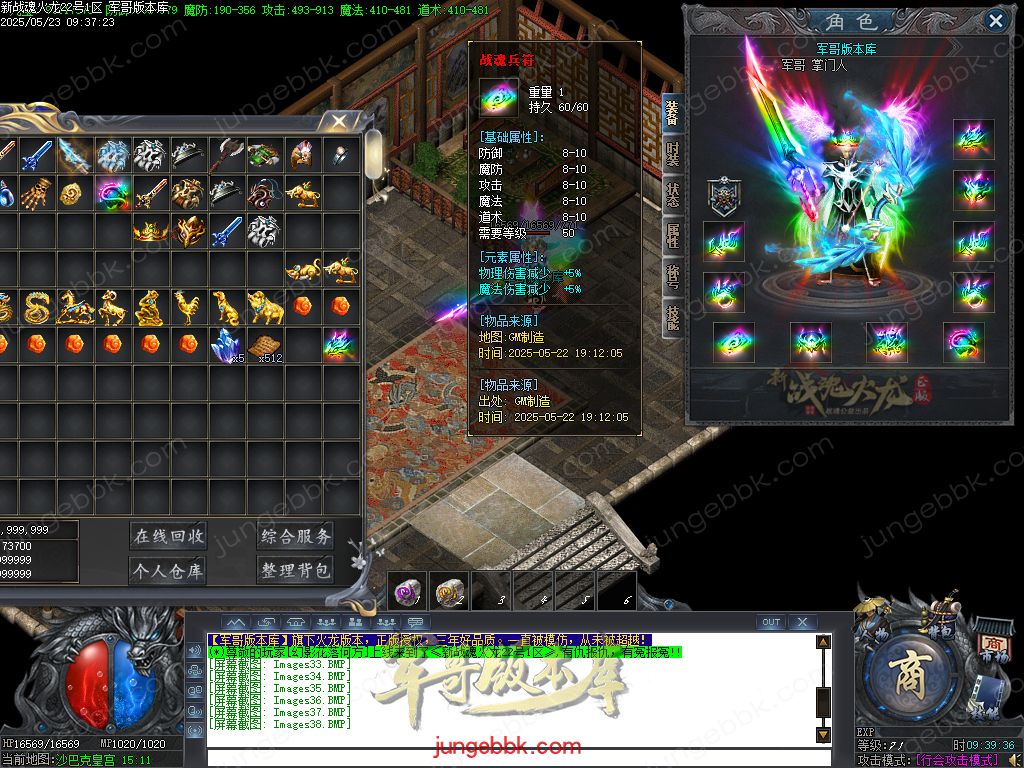This screenshot has height=768, width=1024.
Task: Open the 技能 skills tab
Action: tap(673, 316)
